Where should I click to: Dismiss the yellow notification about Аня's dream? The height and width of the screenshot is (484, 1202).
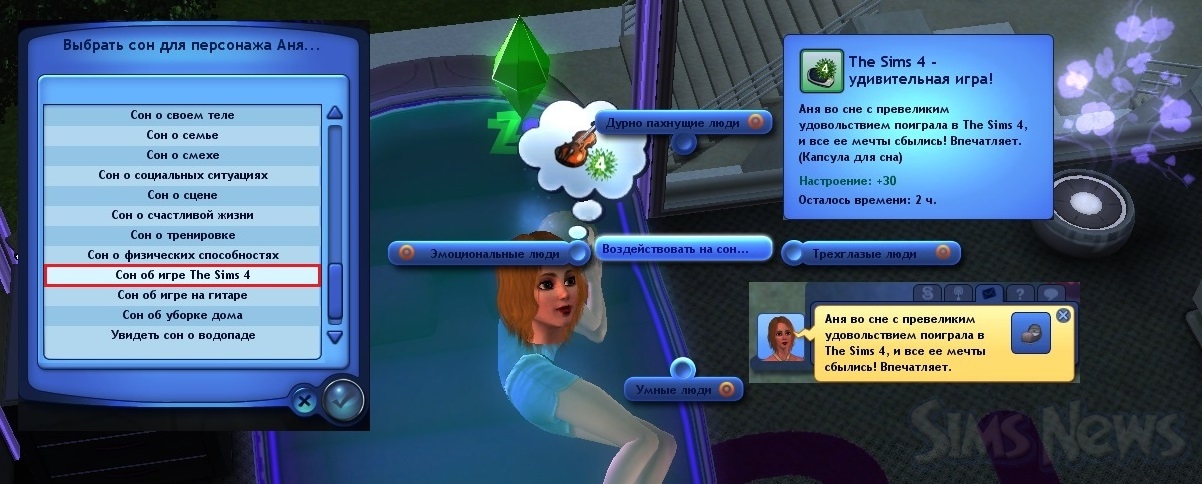[1063, 315]
